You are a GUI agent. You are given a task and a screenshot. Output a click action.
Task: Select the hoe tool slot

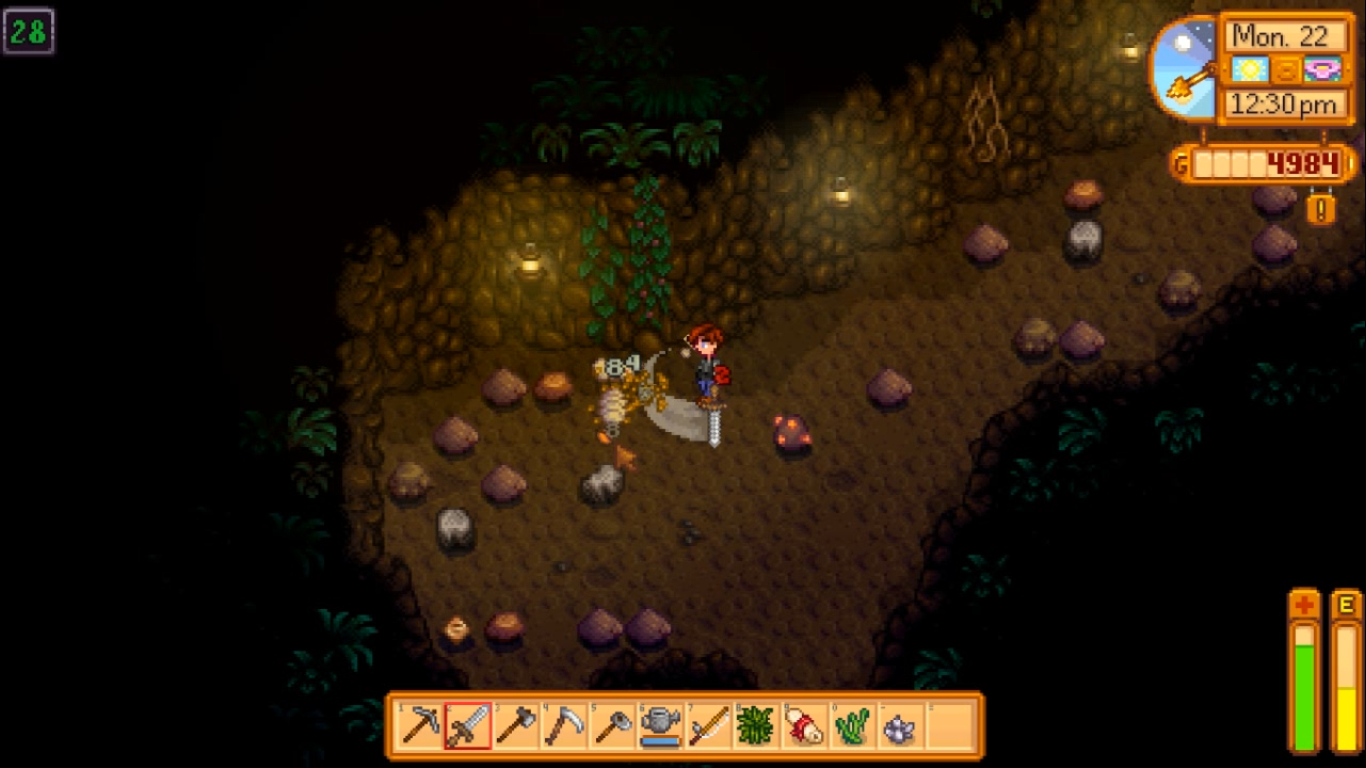pos(612,725)
